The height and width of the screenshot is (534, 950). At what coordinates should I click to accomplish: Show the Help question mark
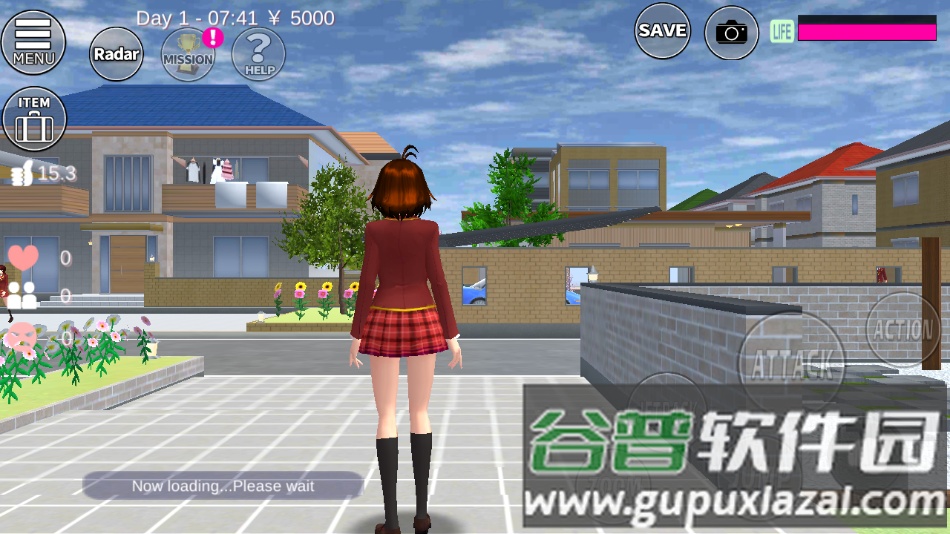(258, 53)
